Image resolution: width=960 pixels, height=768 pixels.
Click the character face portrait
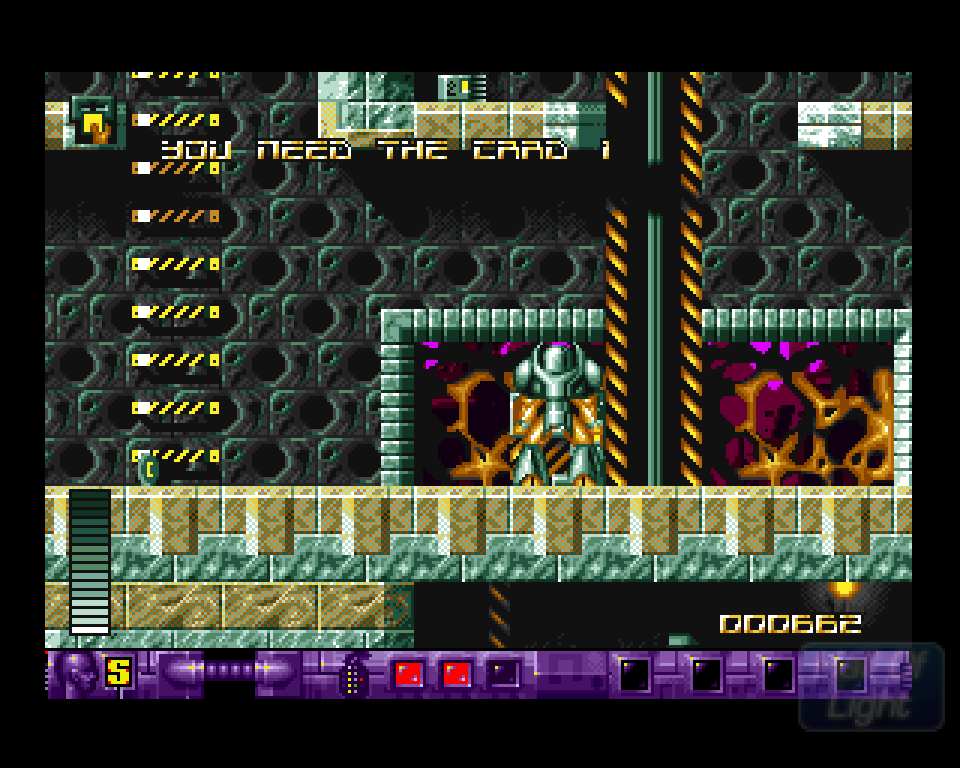click(x=75, y=673)
